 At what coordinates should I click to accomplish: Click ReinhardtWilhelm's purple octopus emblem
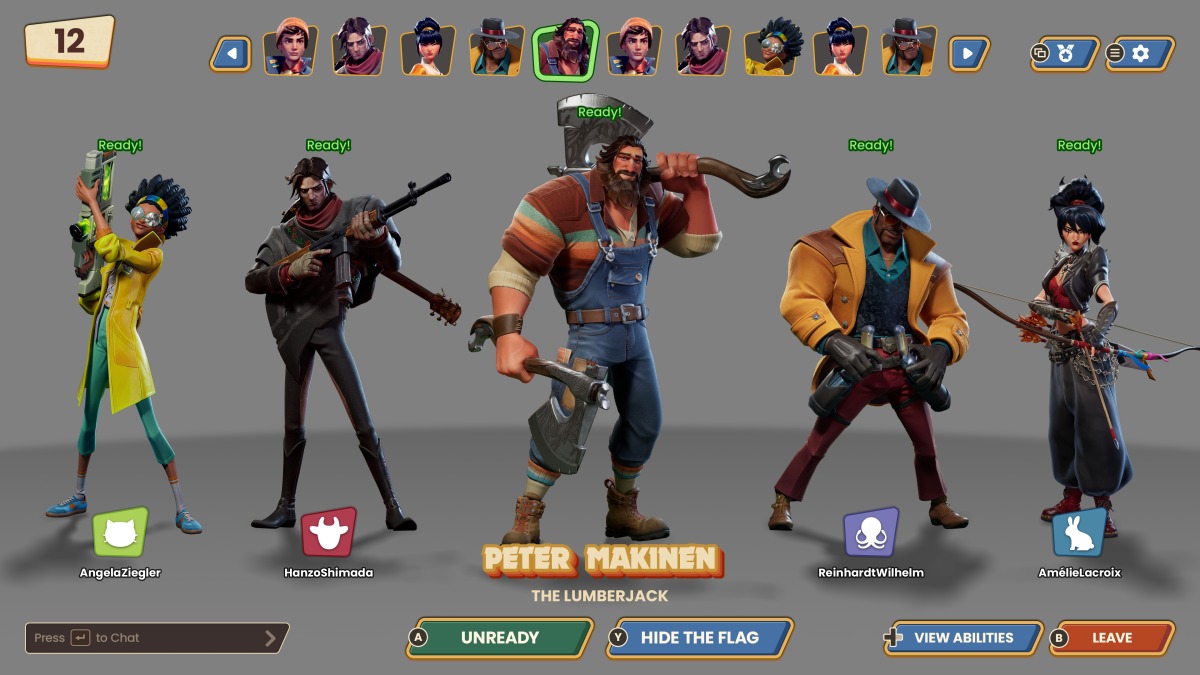click(x=870, y=533)
